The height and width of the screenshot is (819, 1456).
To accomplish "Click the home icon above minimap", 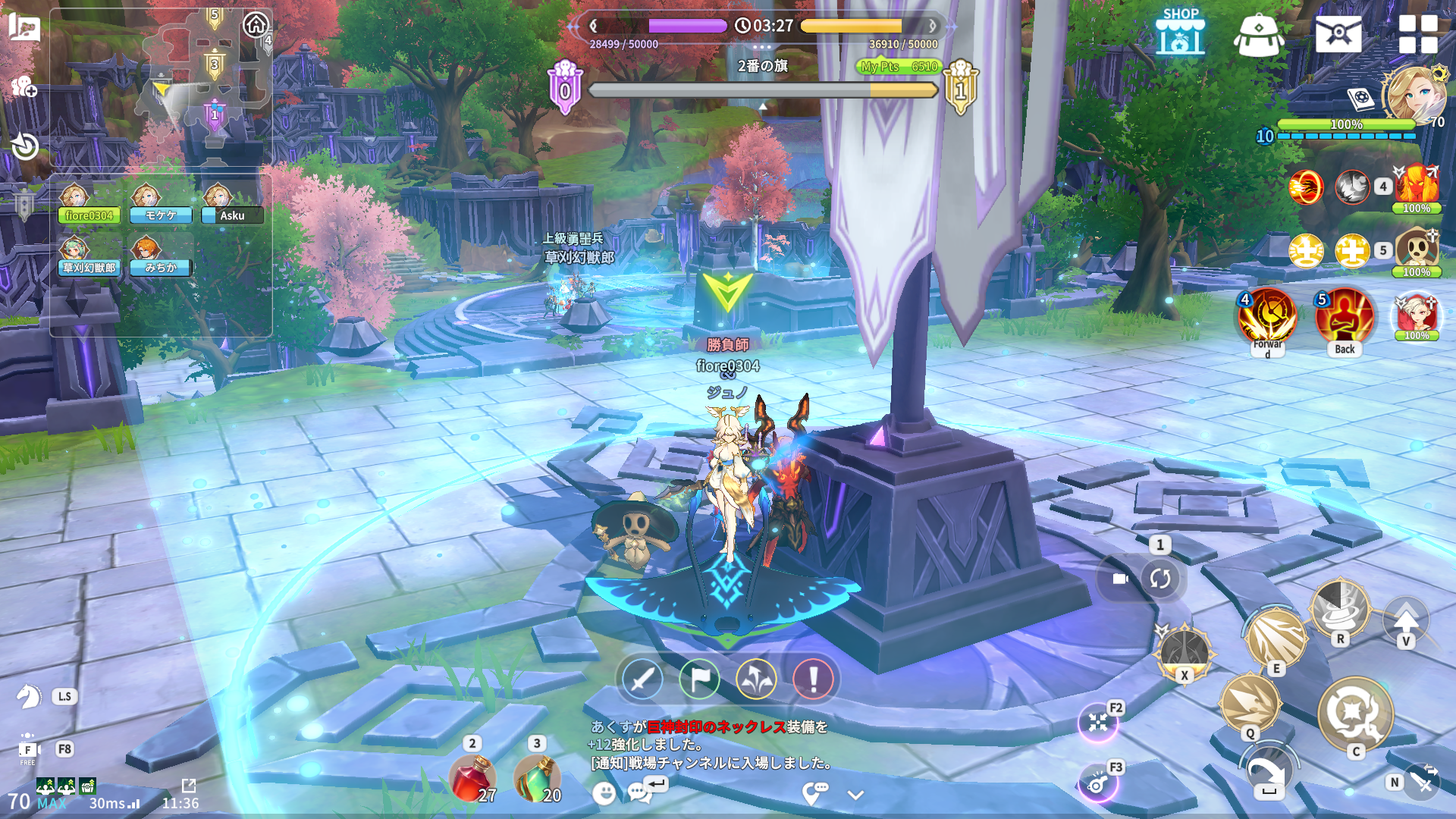I will click(256, 25).
